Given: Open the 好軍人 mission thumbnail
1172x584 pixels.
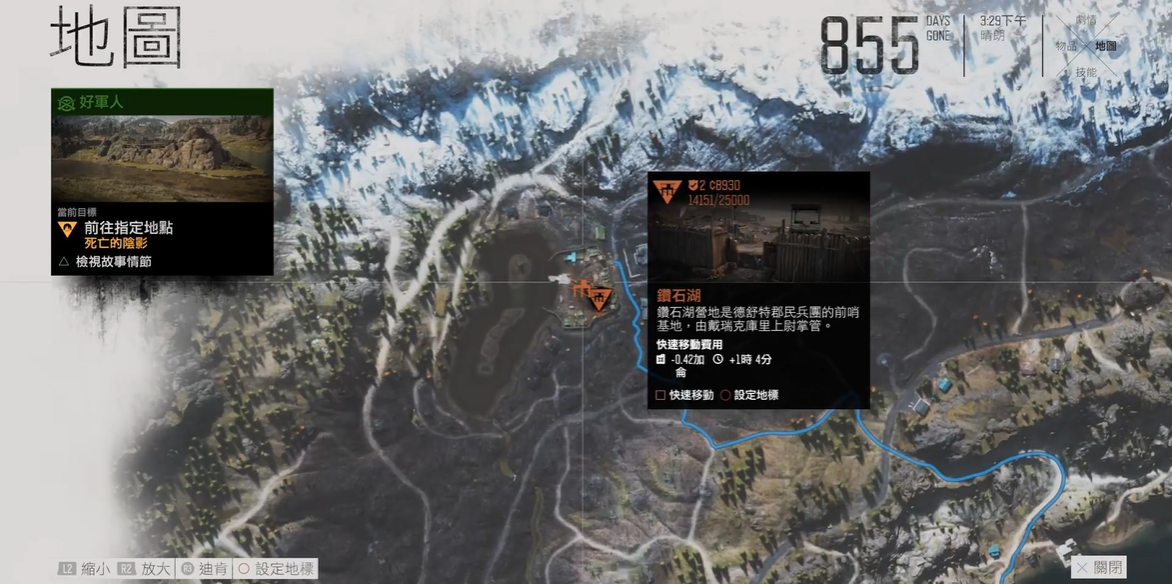Looking at the screenshot, I should pyautogui.click(x=162, y=158).
